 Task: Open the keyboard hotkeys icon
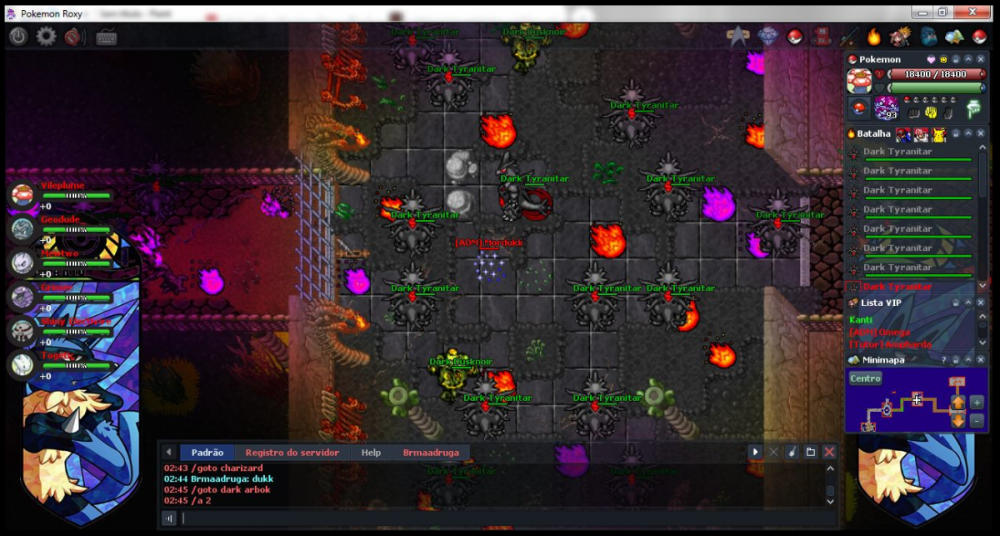click(106, 37)
